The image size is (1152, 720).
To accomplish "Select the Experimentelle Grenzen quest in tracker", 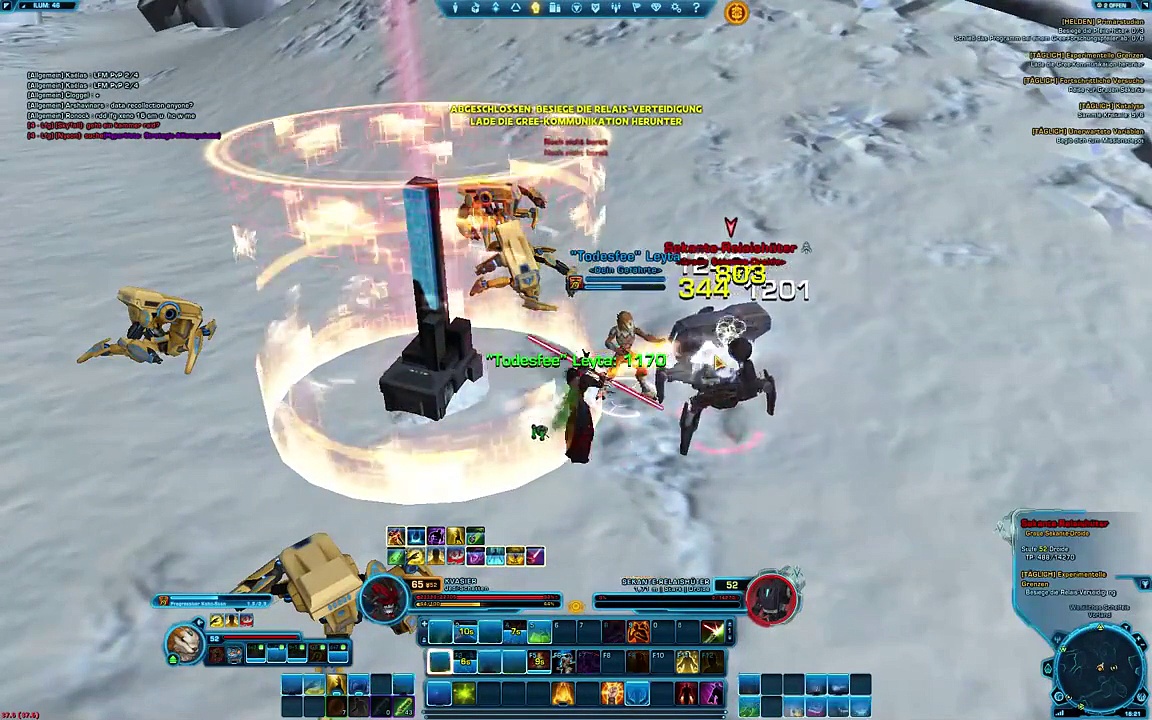I will tap(1086, 56).
